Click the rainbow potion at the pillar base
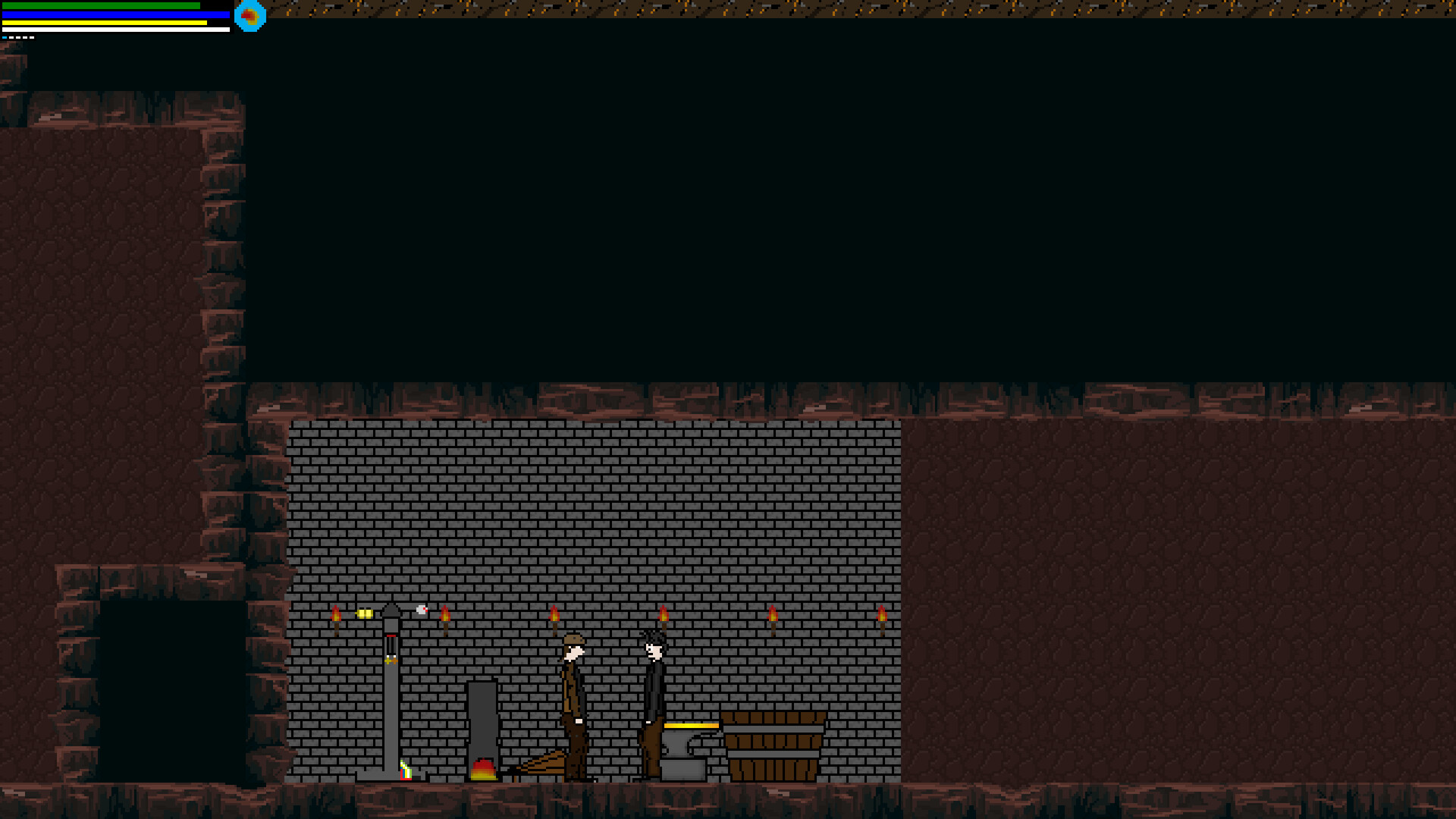 pos(406,773)
